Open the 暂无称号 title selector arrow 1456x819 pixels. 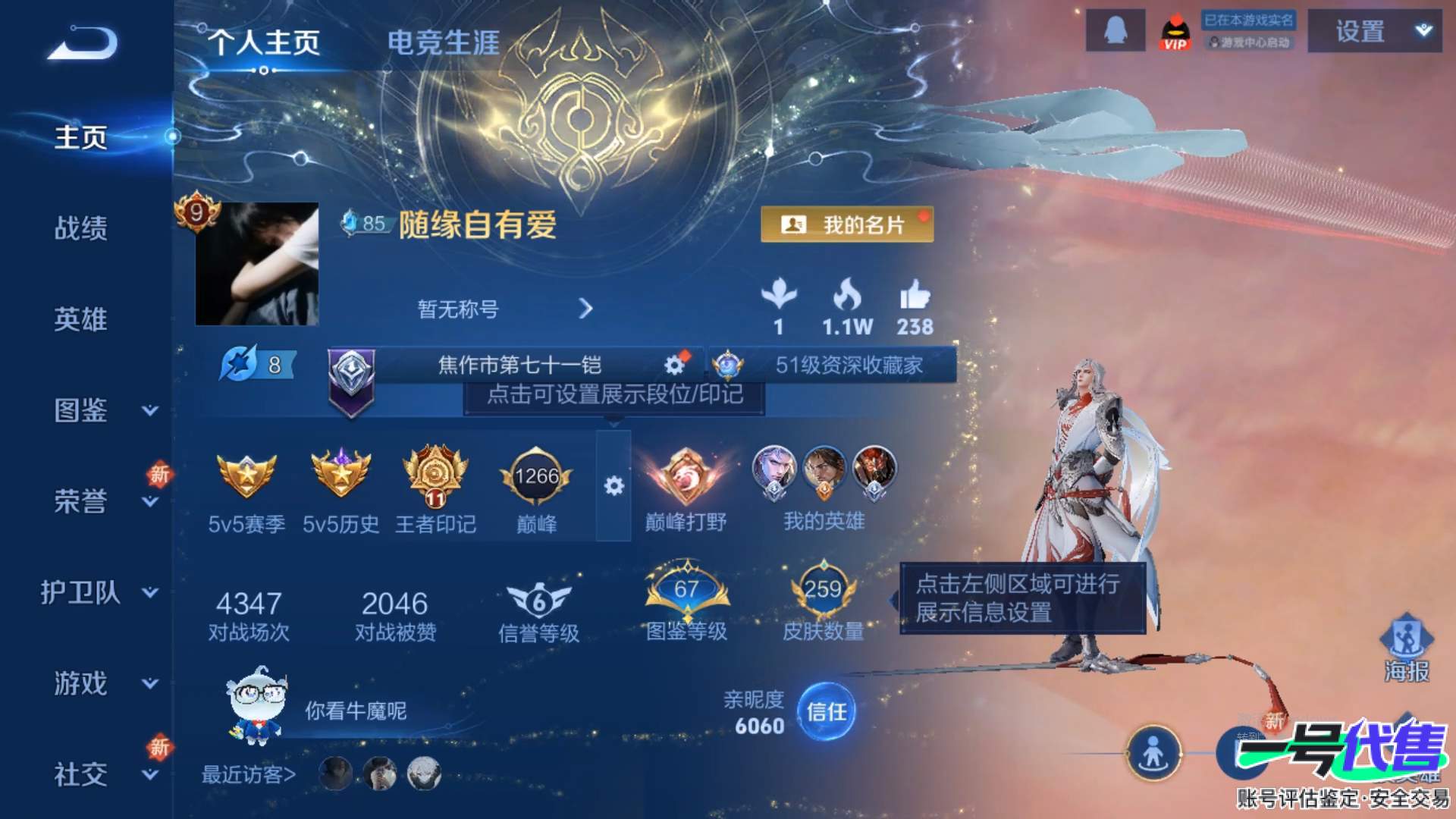pyautogui.click(x=585, y=309)
